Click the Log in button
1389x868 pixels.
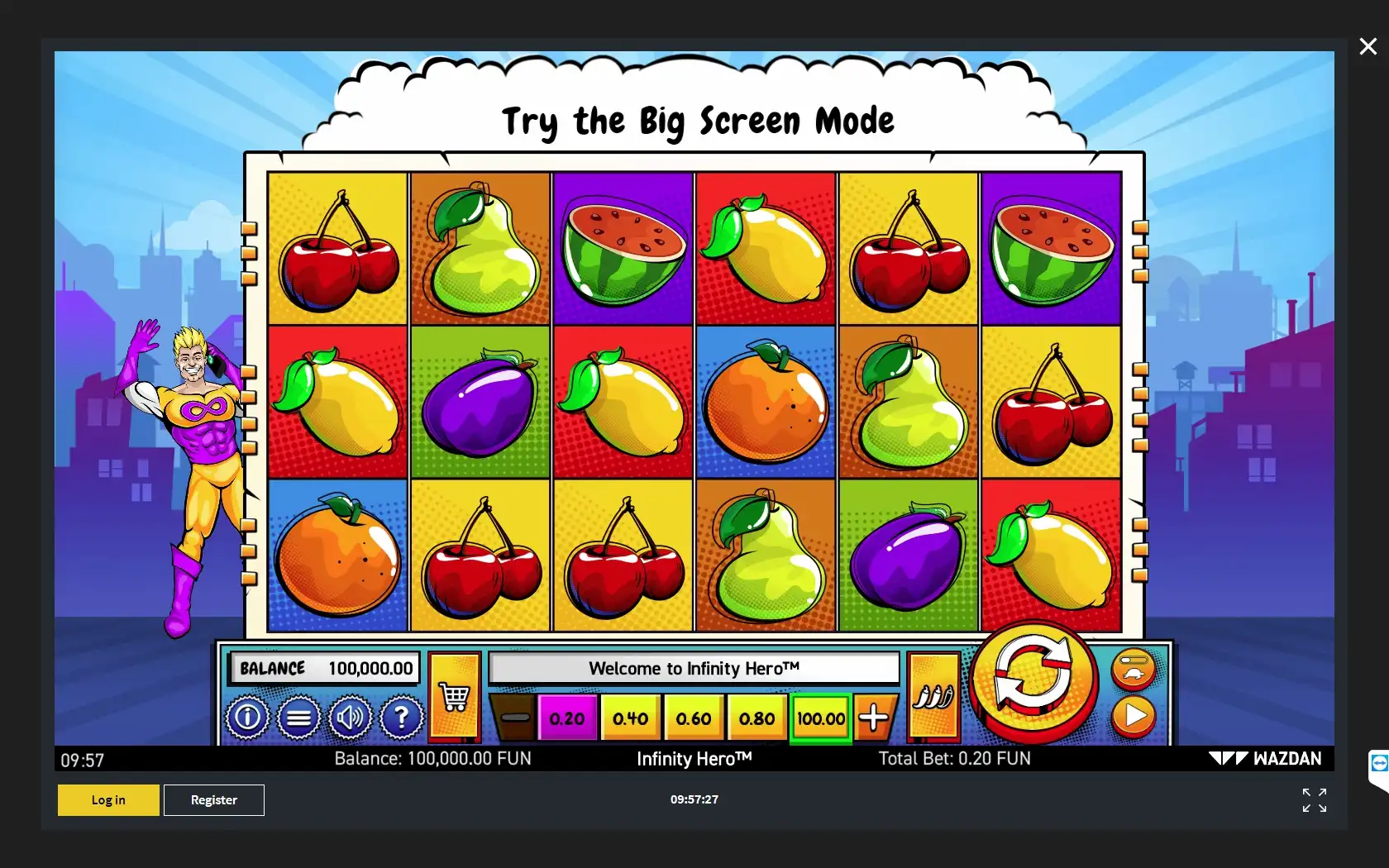108,800
